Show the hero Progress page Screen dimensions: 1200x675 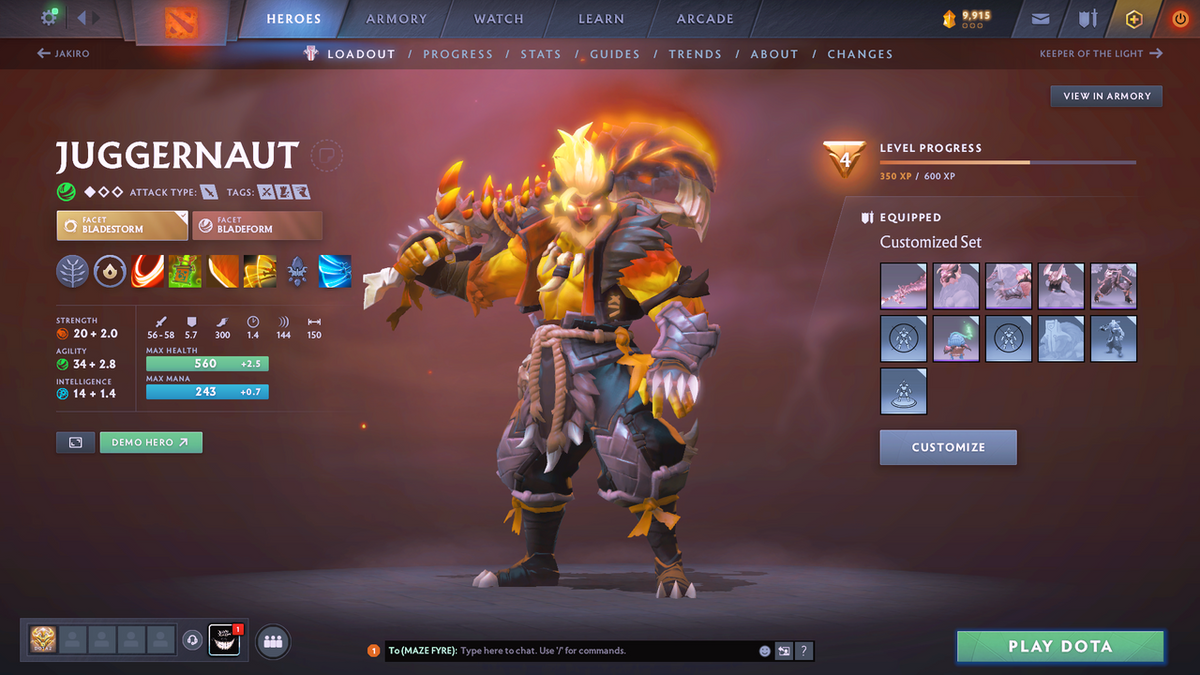(458, 54)
